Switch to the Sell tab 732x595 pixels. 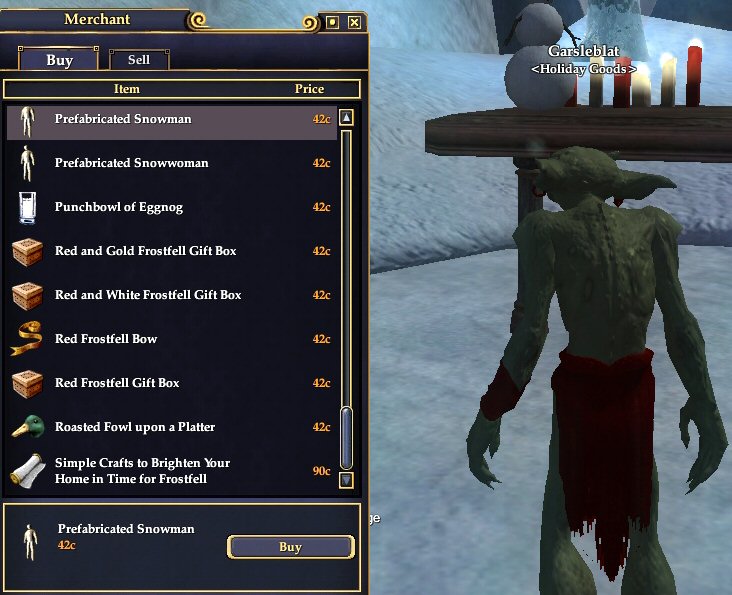pyautogui.click(x=139, y=60)
